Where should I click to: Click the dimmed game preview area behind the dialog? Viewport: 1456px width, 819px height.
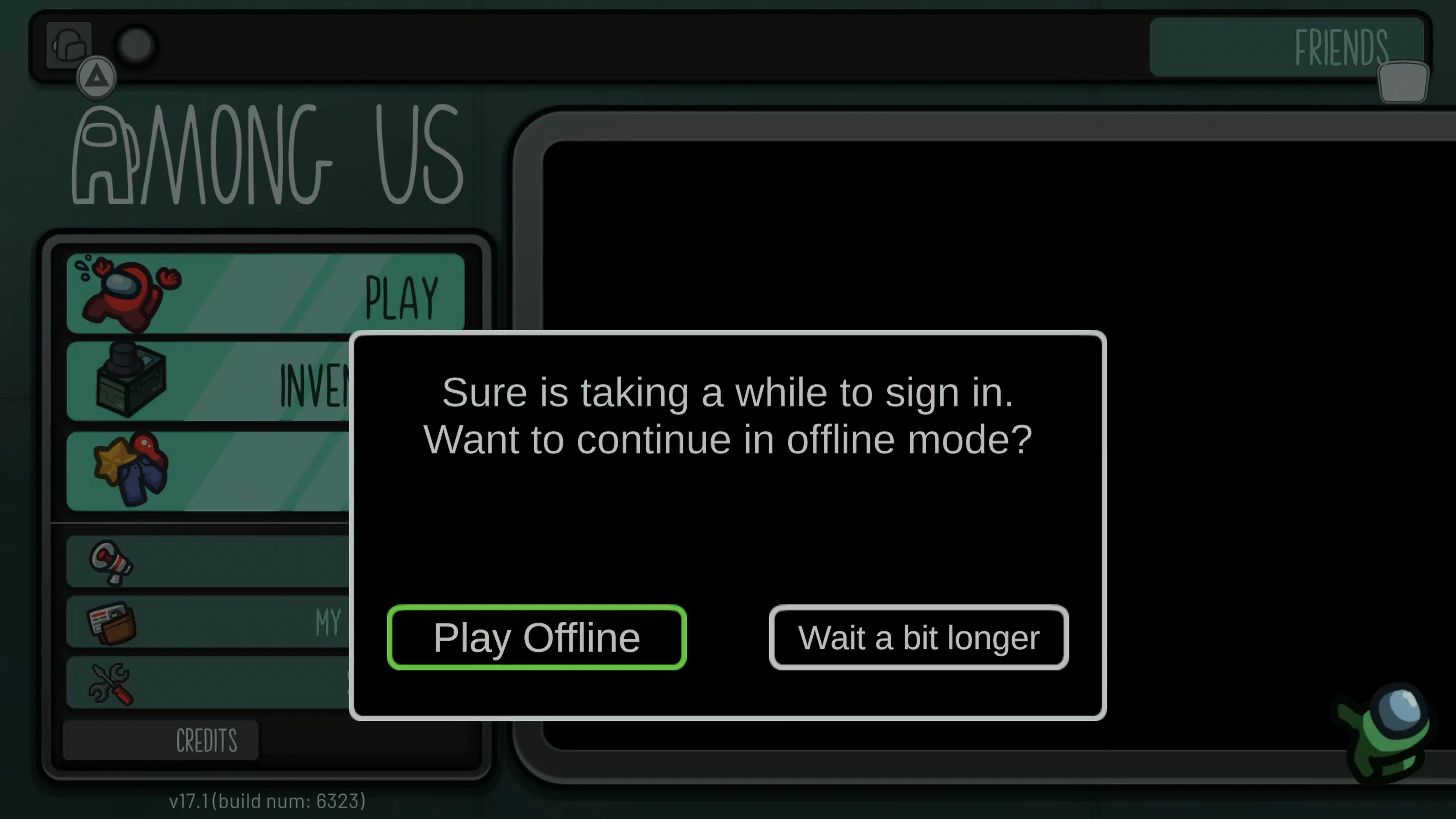(1187, 226)
